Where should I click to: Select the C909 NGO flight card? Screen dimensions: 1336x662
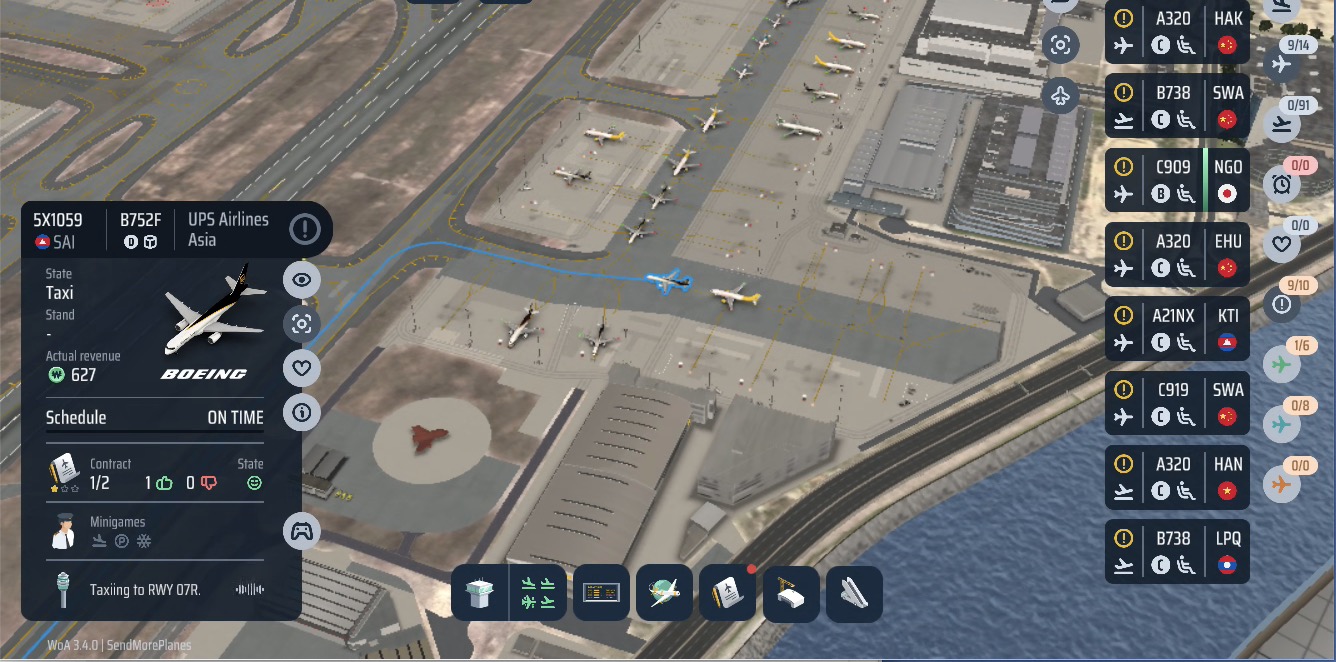click(1177, 180)
